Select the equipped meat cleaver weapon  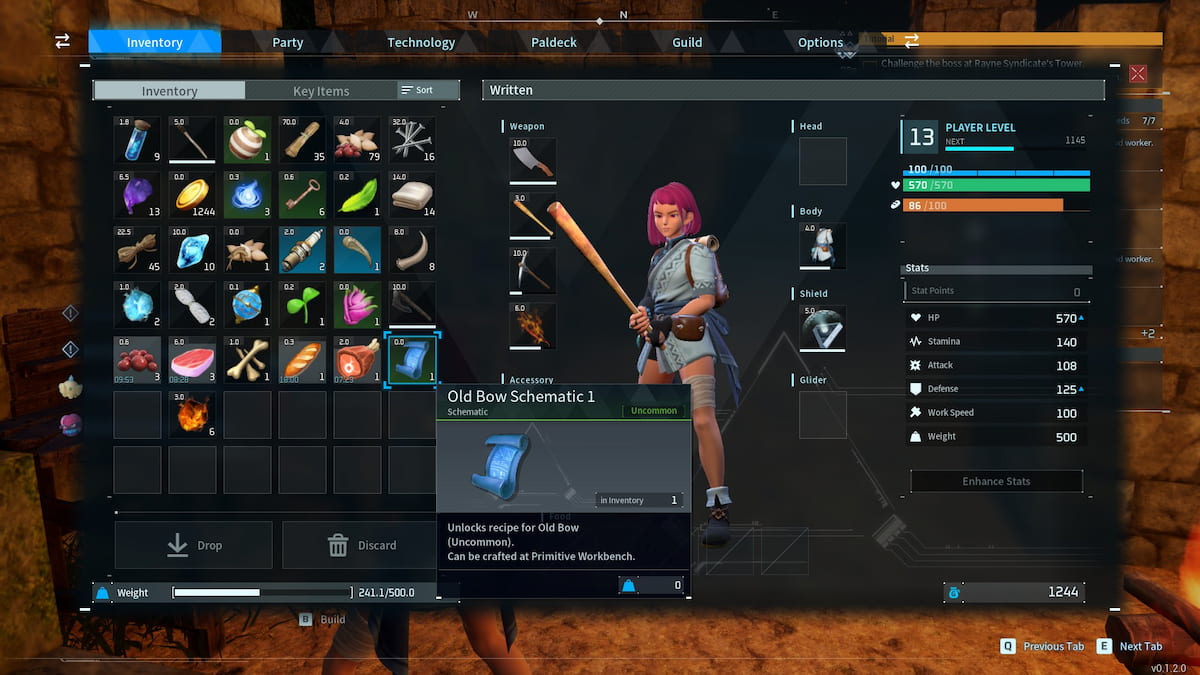(533, 161)
